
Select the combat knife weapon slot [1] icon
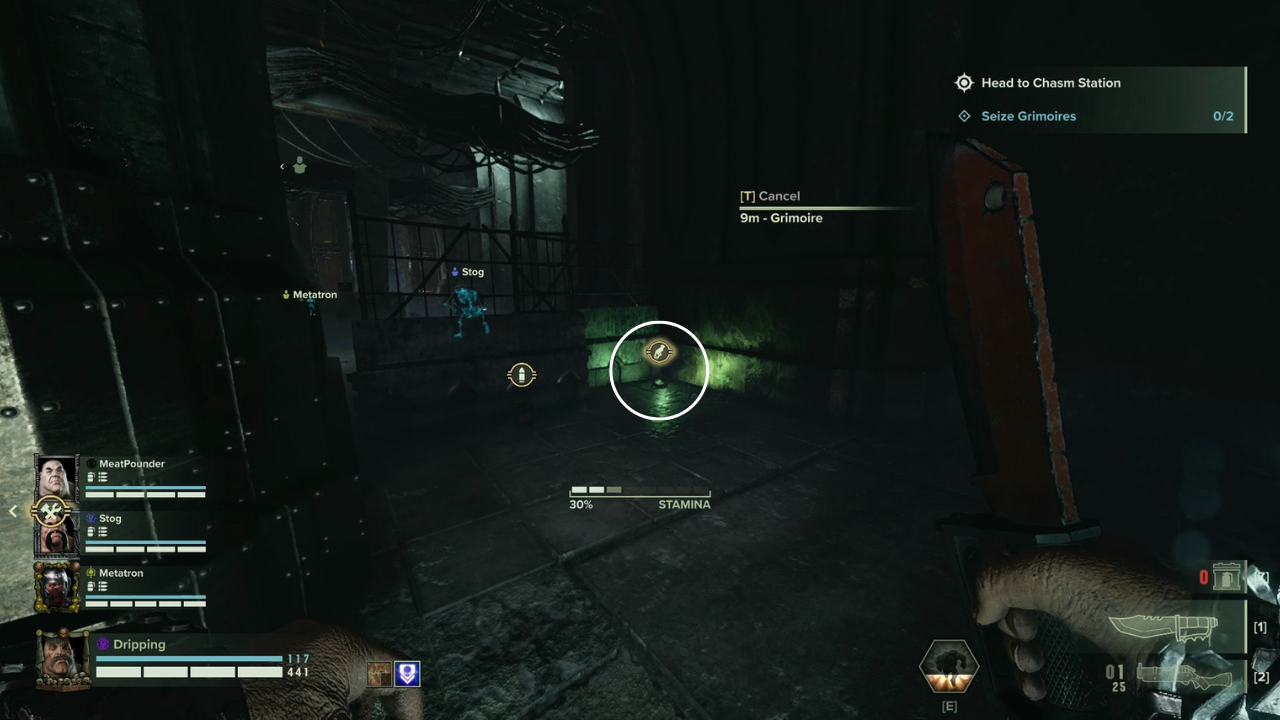pos(1178,628)
